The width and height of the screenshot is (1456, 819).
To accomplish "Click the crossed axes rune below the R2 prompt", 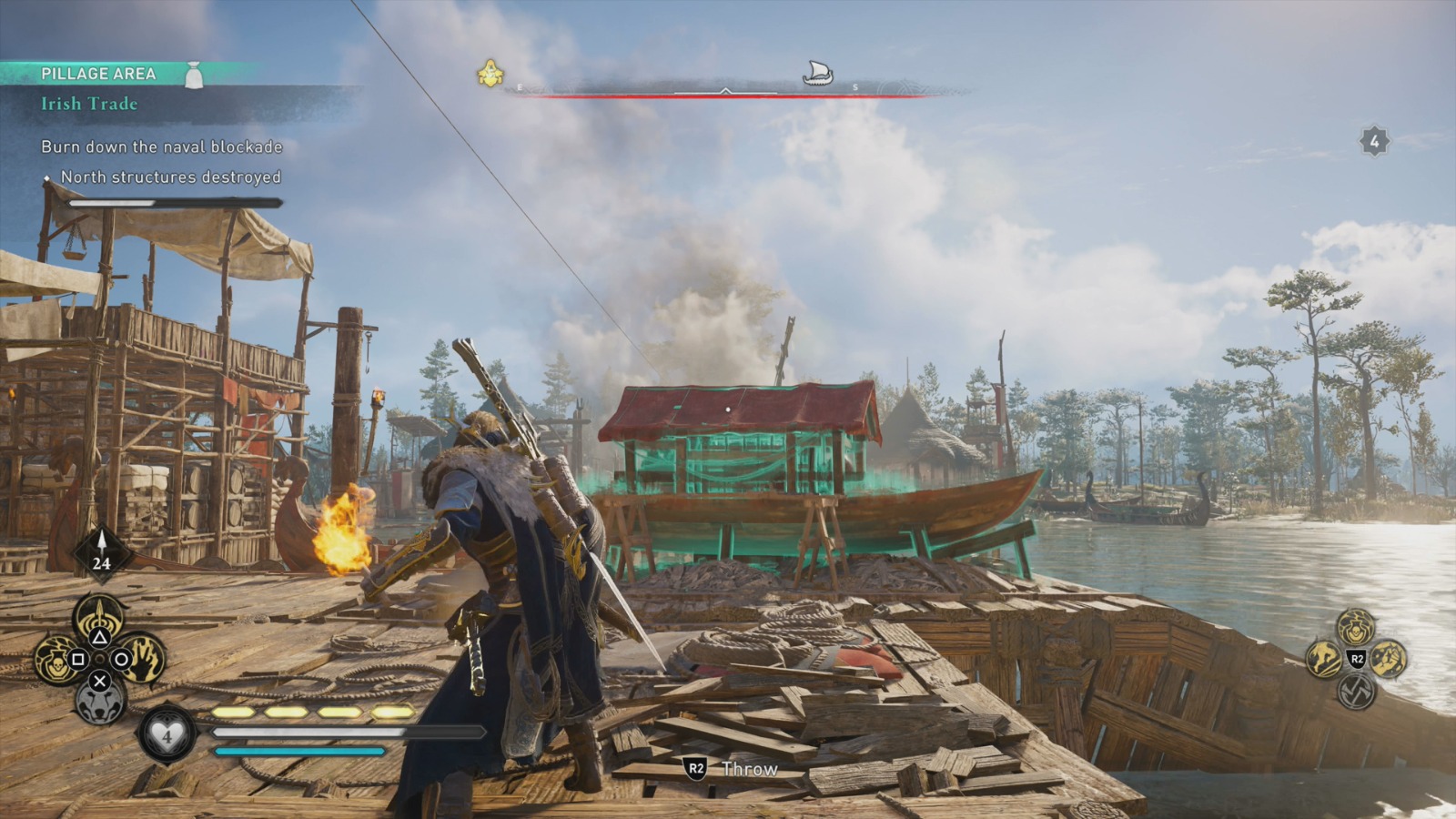I will tap(1356, 693).
